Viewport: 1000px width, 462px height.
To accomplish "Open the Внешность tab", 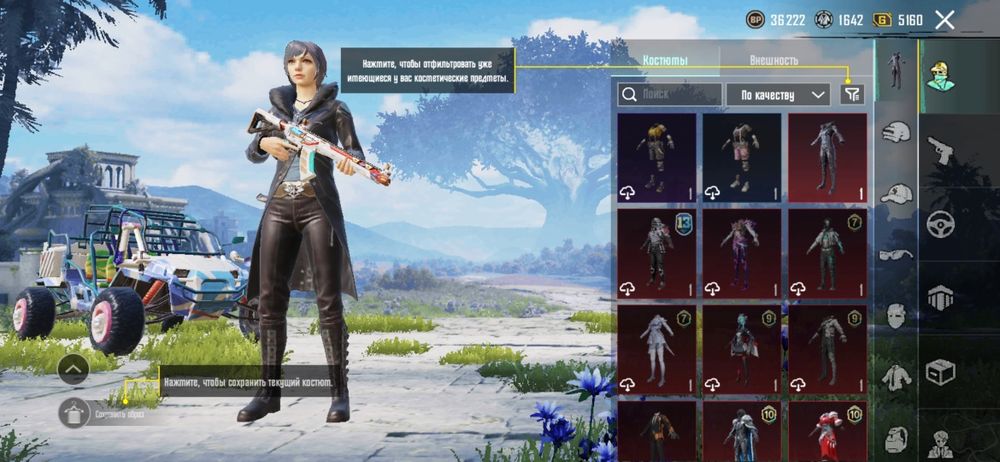I will pos(773,60).
